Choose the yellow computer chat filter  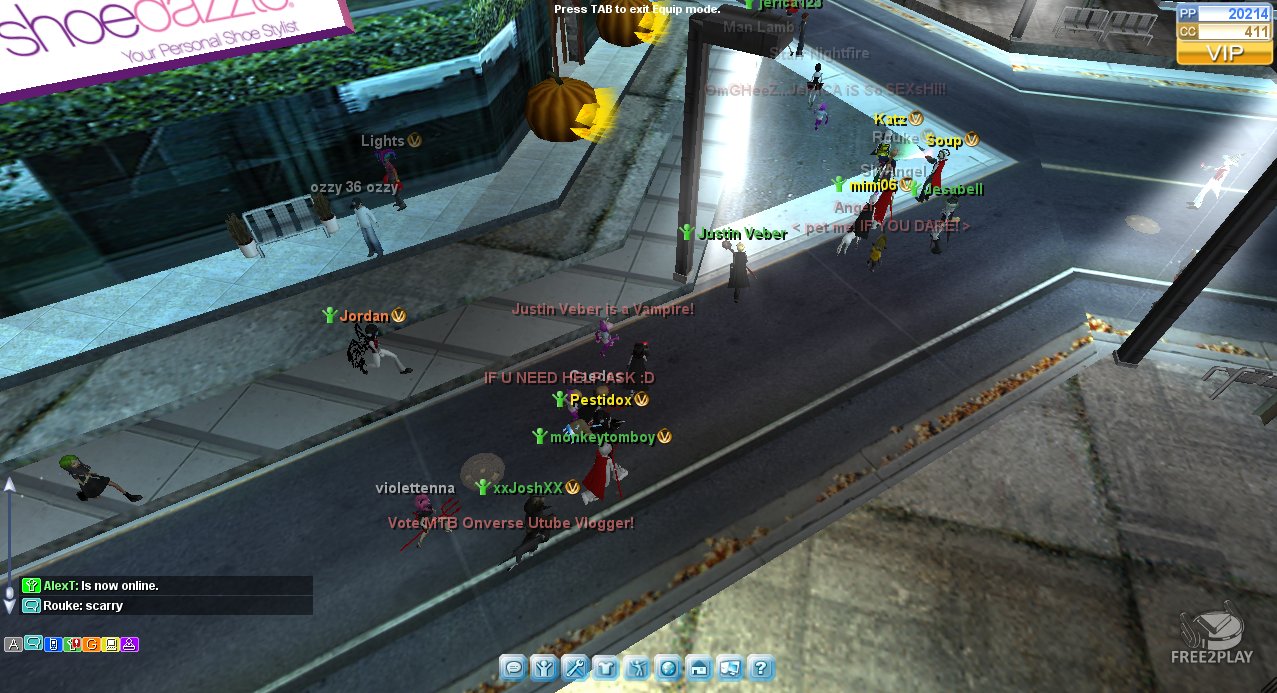point(111,644)
